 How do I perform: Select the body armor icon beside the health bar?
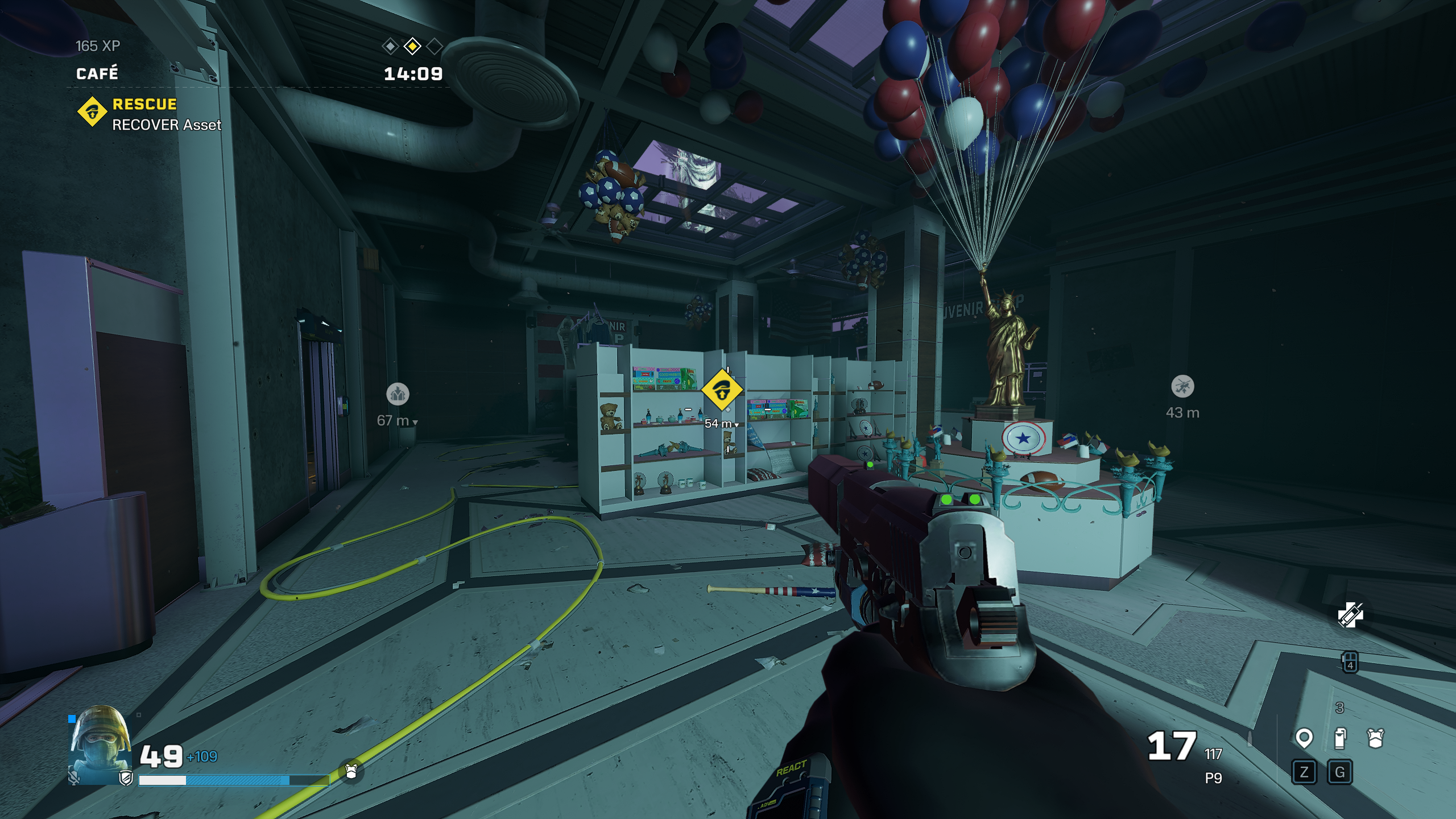click(x=351, y=772)
